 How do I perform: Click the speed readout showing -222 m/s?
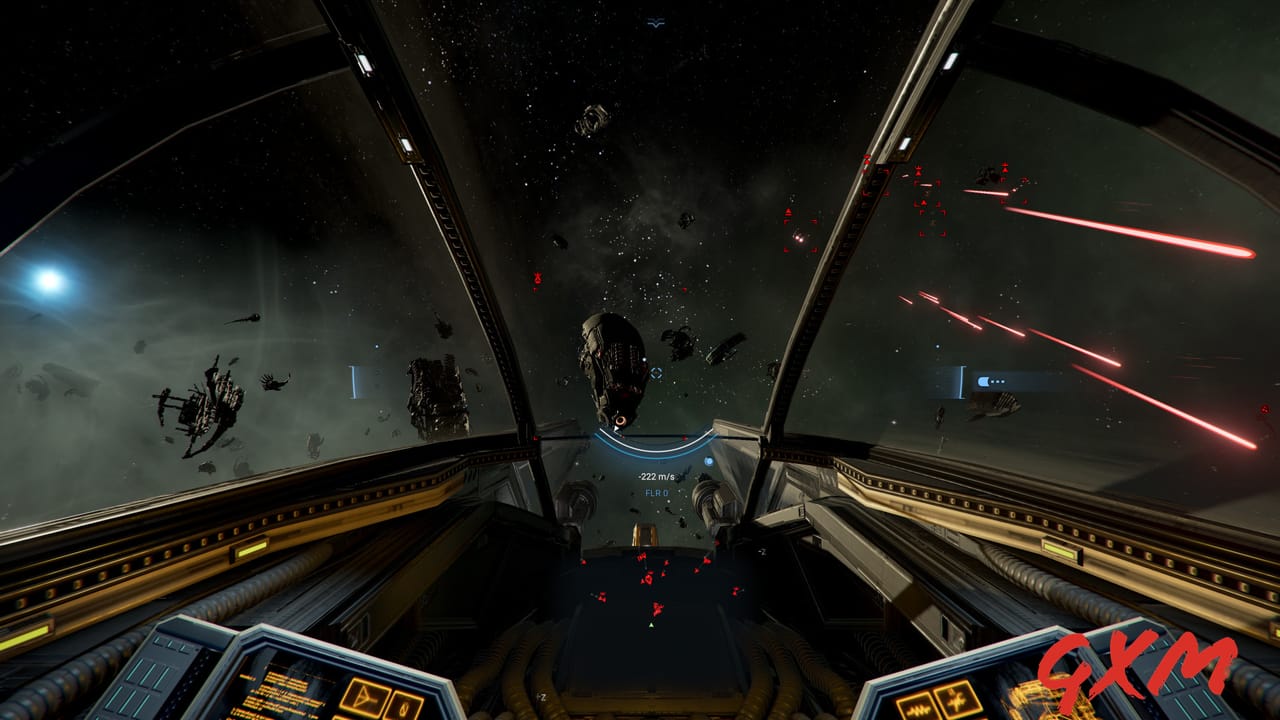pos(655,476)
